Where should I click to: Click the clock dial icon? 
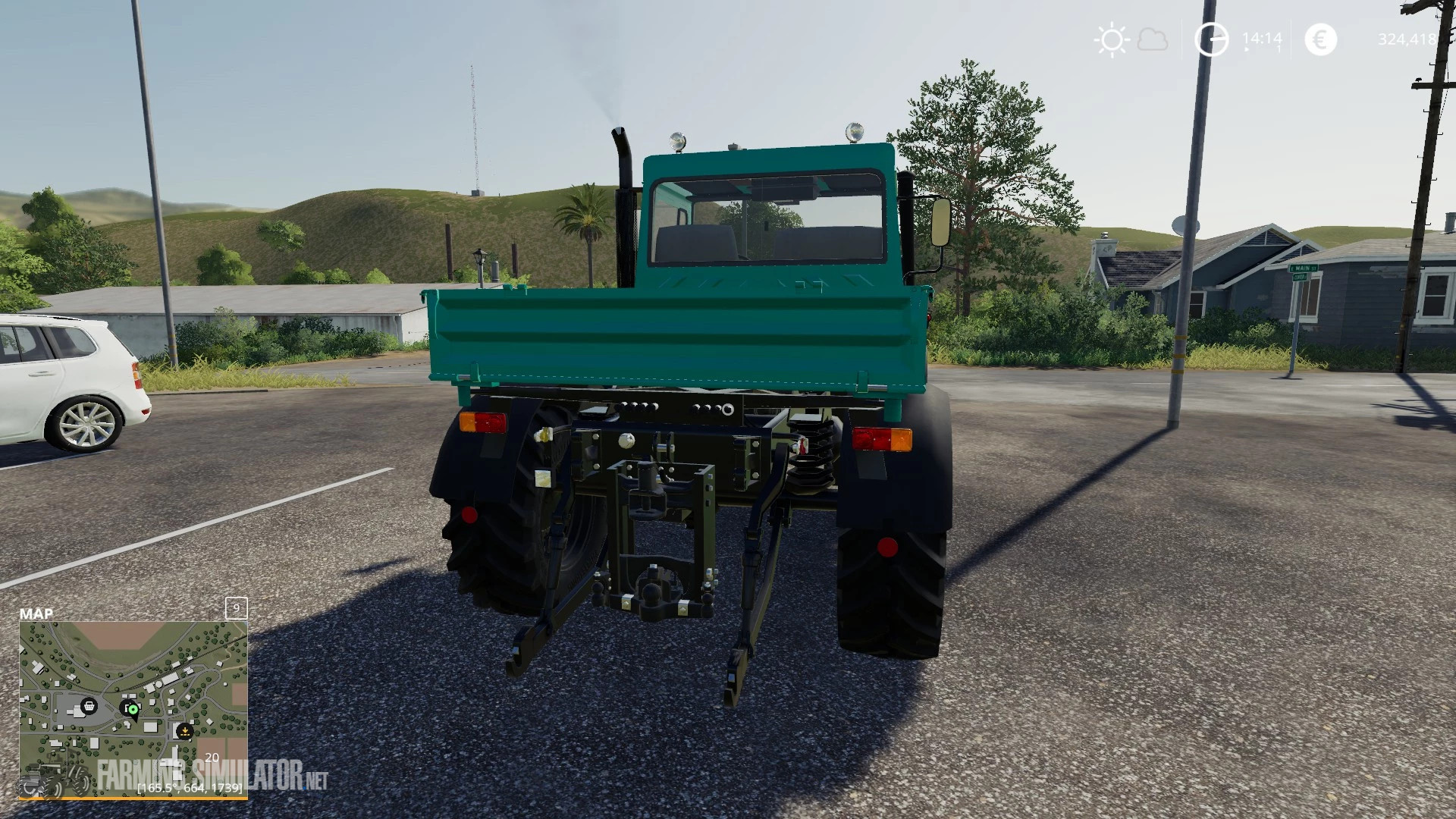(1211, 39)
